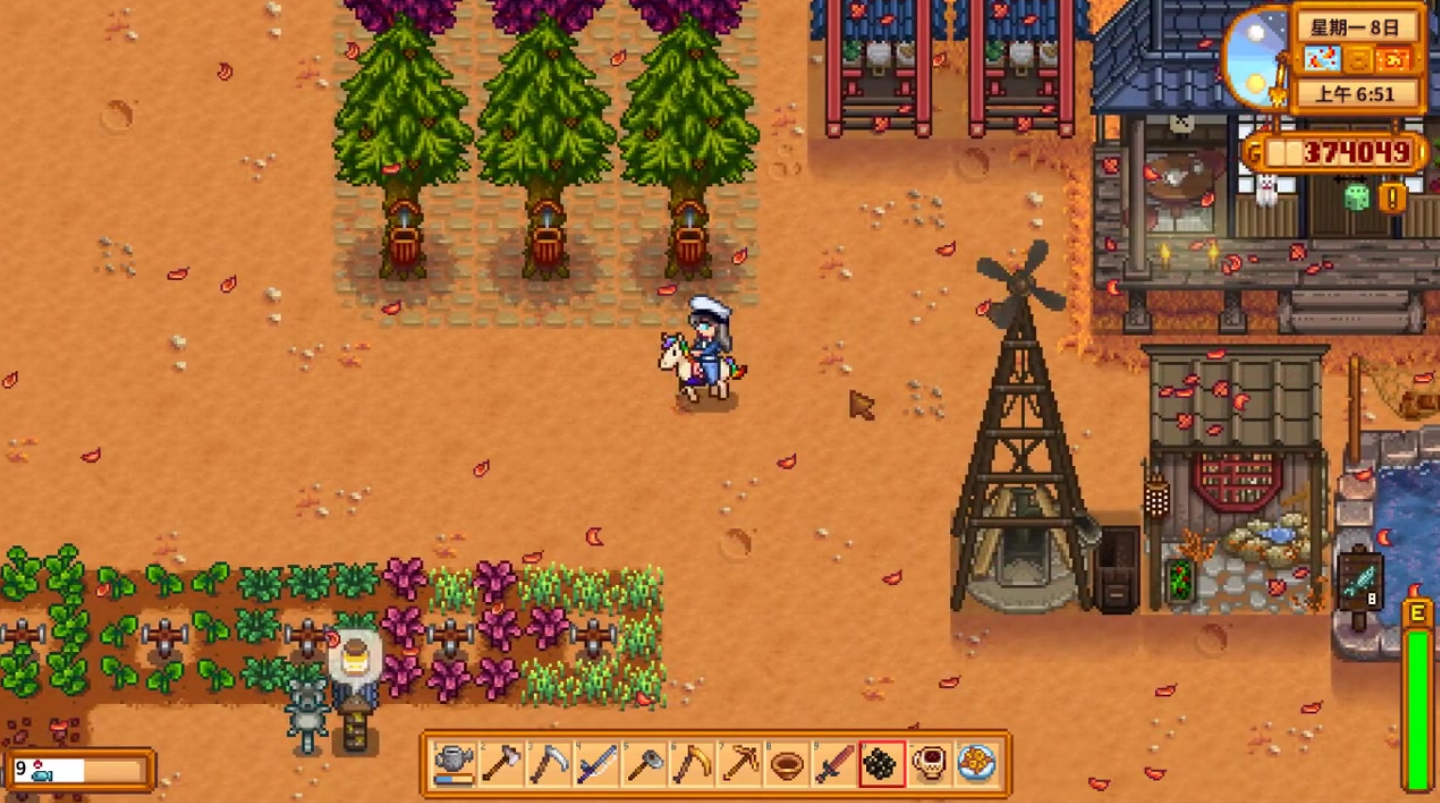
Task: Select the watering can in the hotbar
Action: coord(453,765)
